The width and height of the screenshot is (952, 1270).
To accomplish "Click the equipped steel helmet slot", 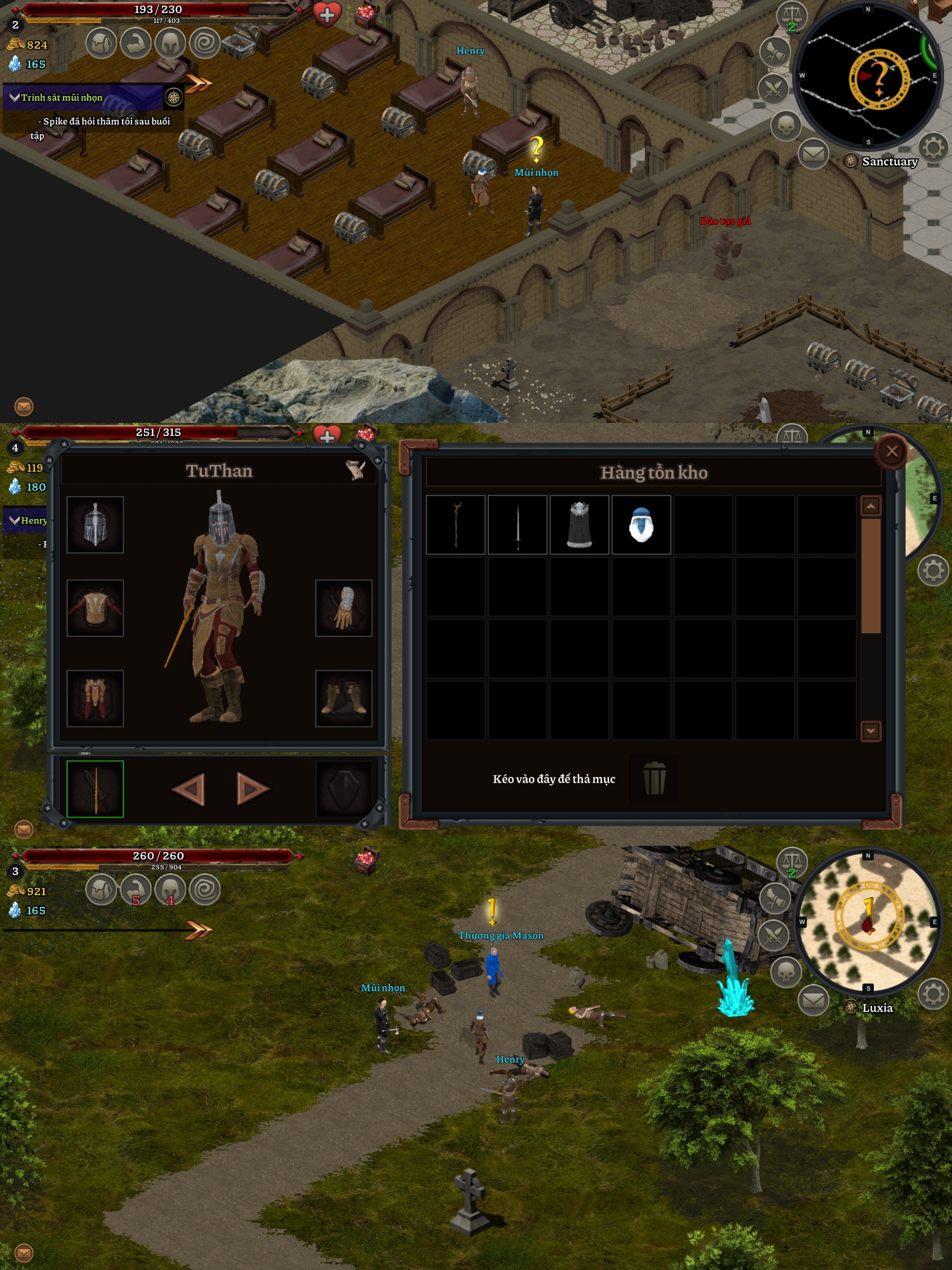I will [x=95, y=524].
